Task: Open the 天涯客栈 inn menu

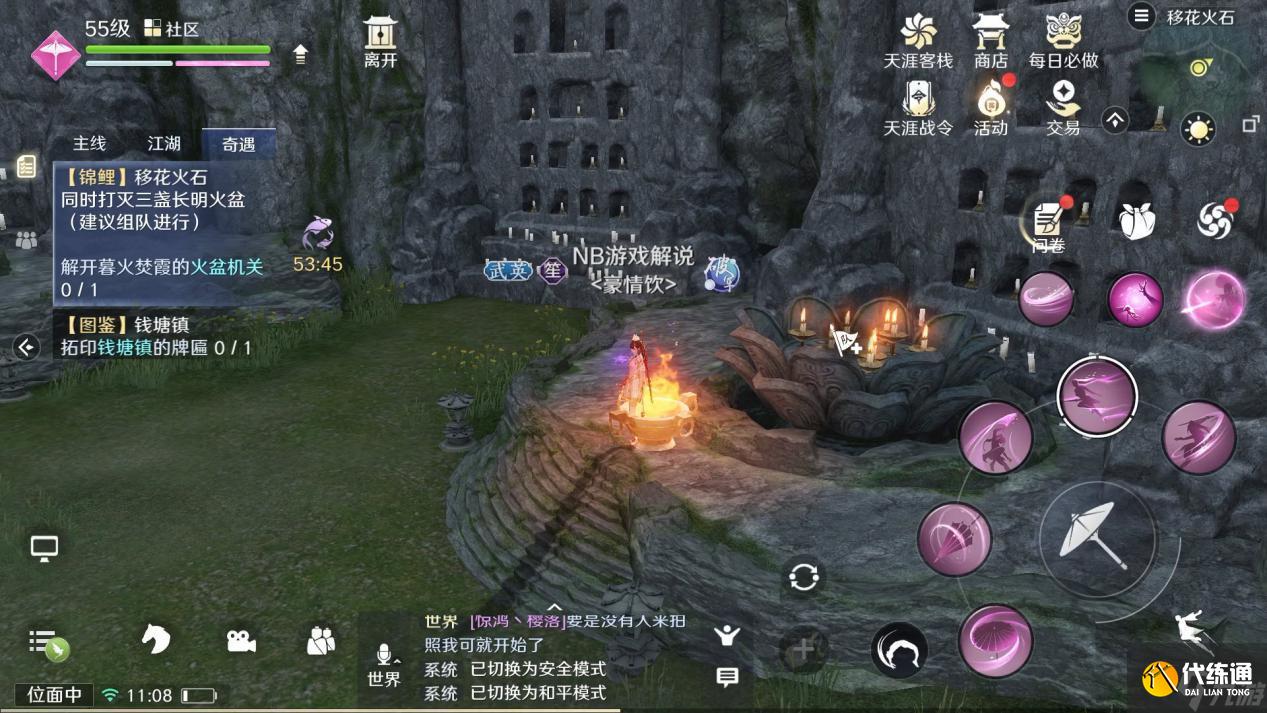Action: 918,42
